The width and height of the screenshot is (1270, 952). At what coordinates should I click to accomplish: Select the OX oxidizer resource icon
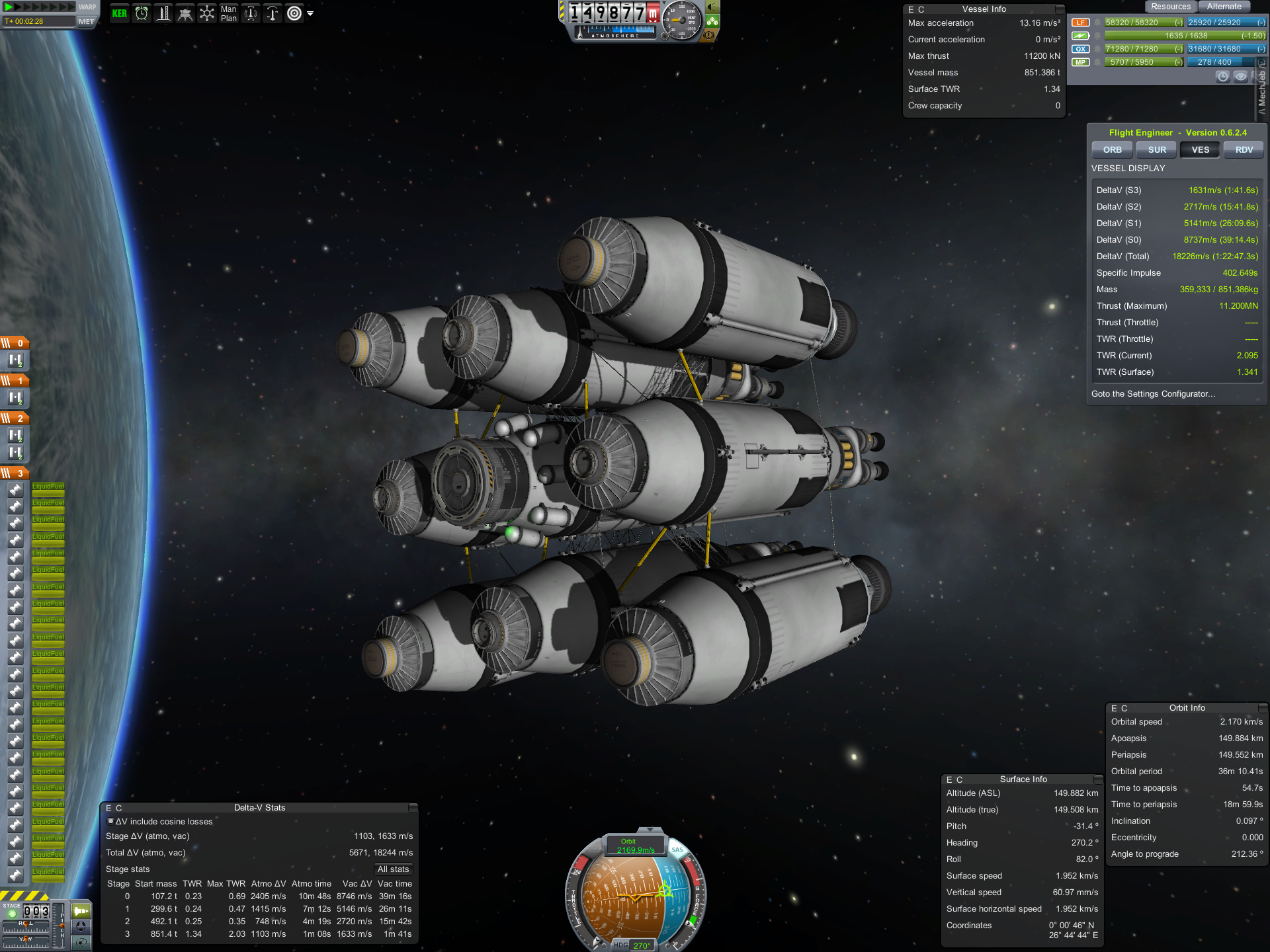[x=1080, y=49]
